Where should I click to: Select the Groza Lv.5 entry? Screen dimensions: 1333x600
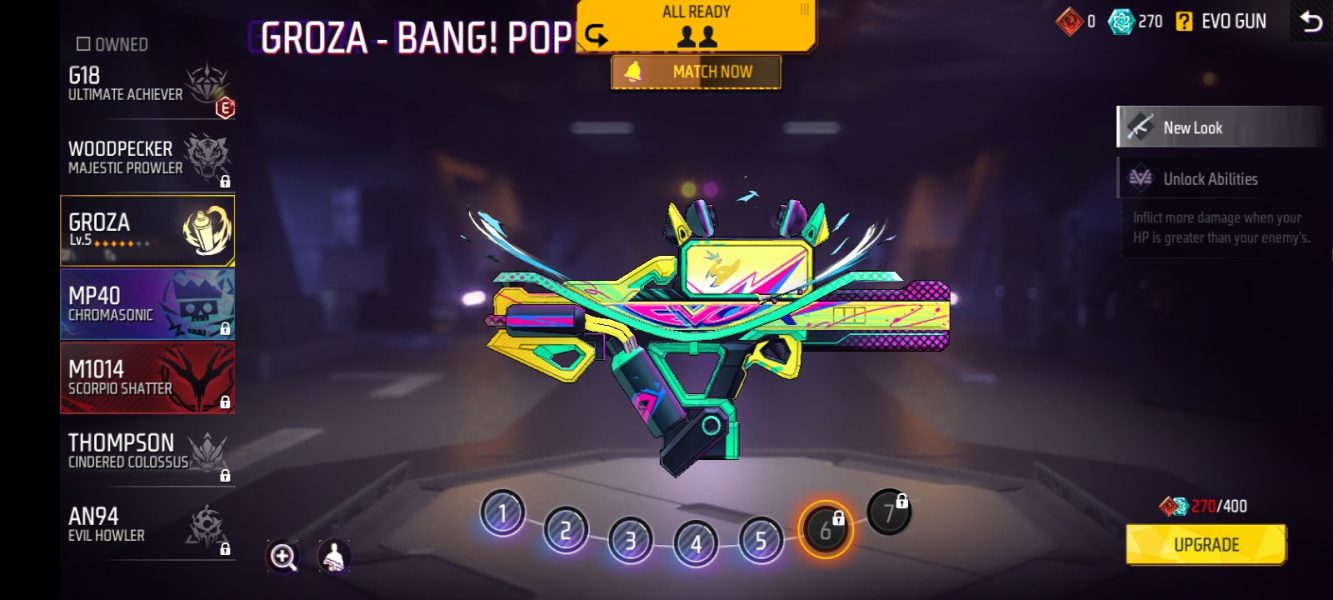tap(148, 230)
